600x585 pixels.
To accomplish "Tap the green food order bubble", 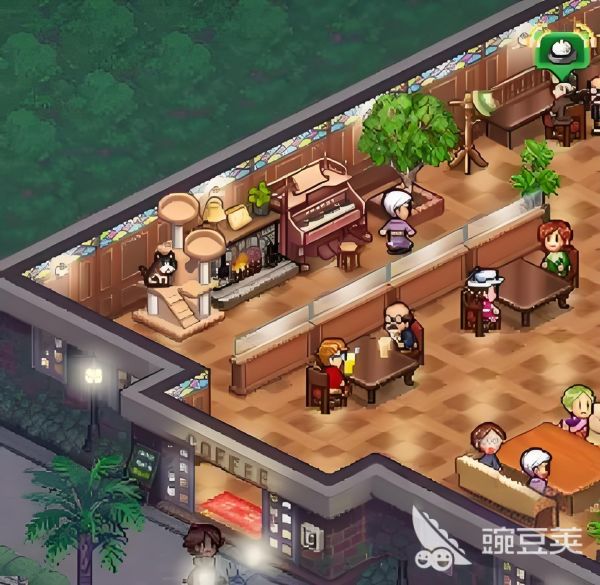I will (x=554, y=49).
